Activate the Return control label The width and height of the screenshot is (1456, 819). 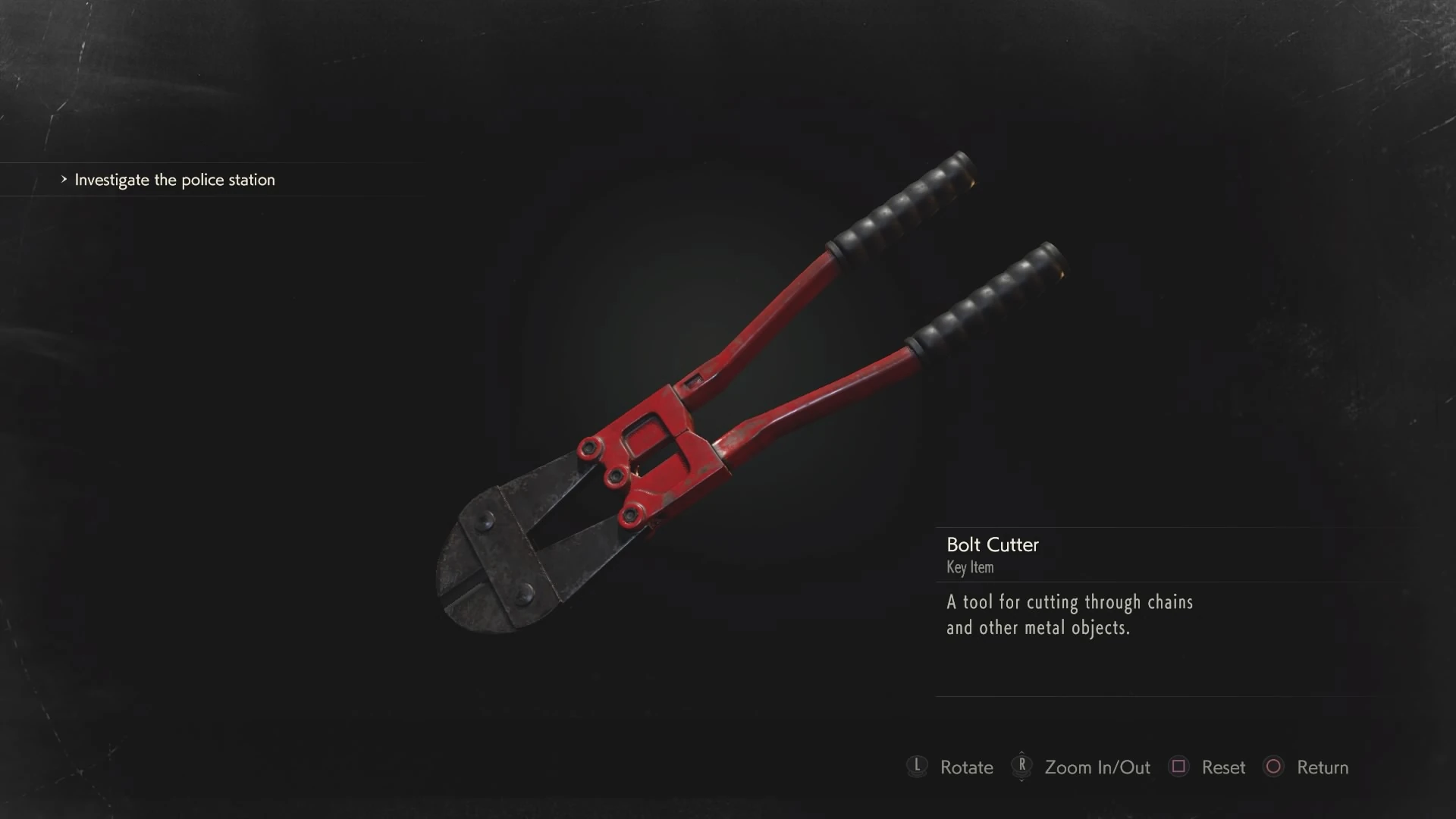pos(1322,767)
